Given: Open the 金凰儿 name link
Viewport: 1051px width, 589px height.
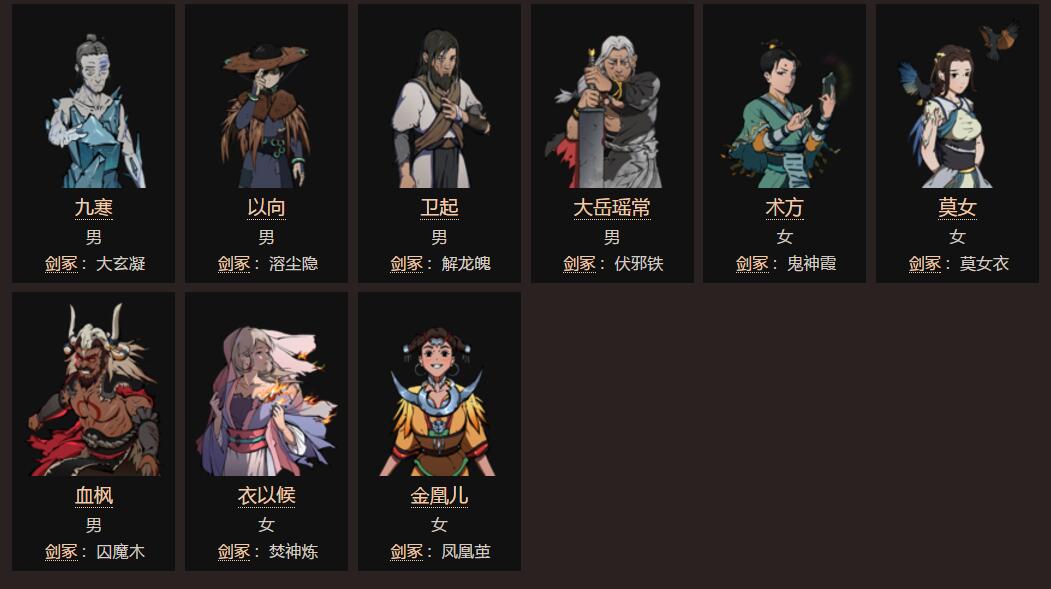Looking at the screenshot, I should coord(439,496).
